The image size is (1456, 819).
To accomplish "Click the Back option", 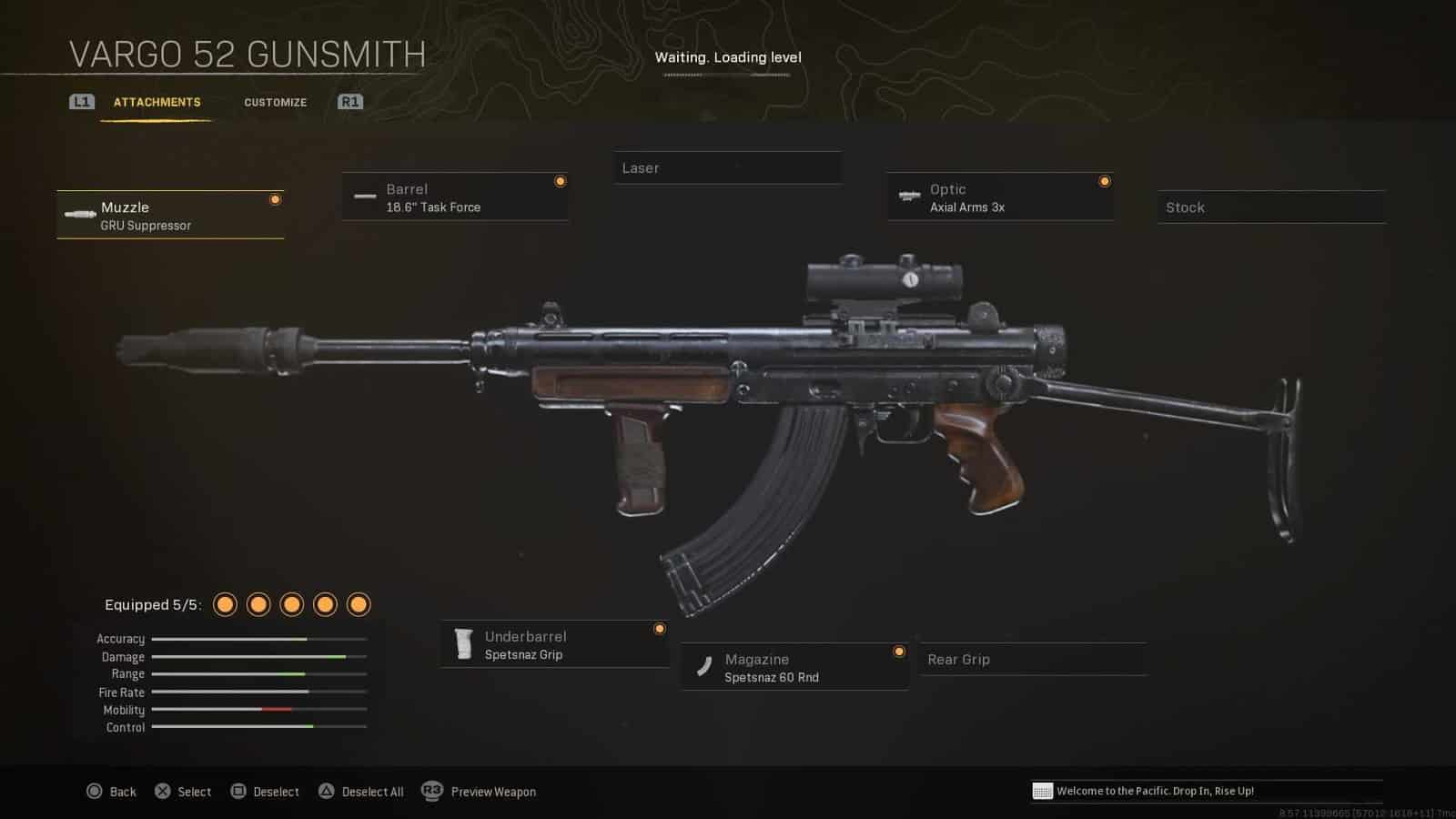I will point(111,792).
